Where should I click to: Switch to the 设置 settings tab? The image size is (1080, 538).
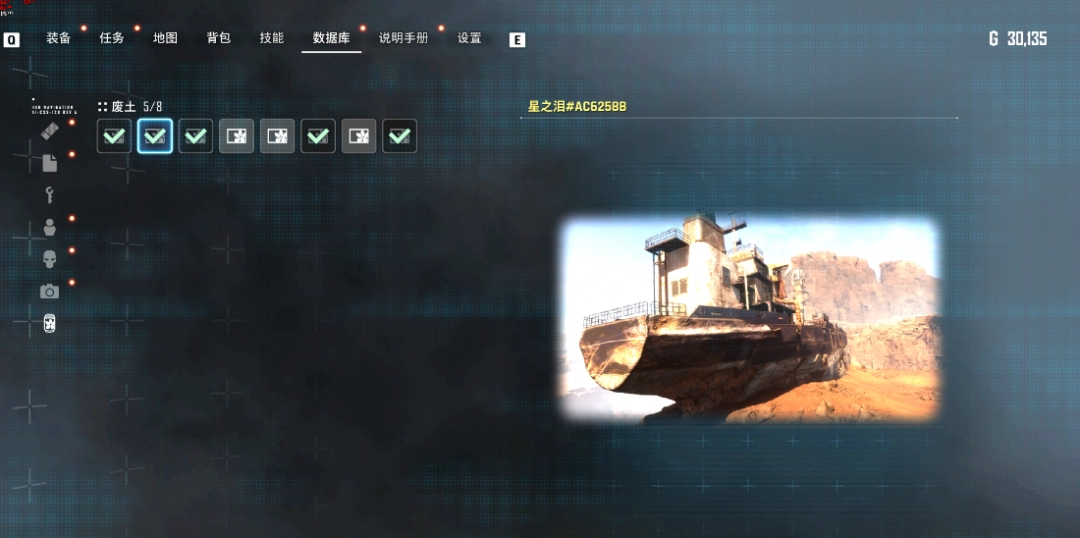(x=469, y=38)
